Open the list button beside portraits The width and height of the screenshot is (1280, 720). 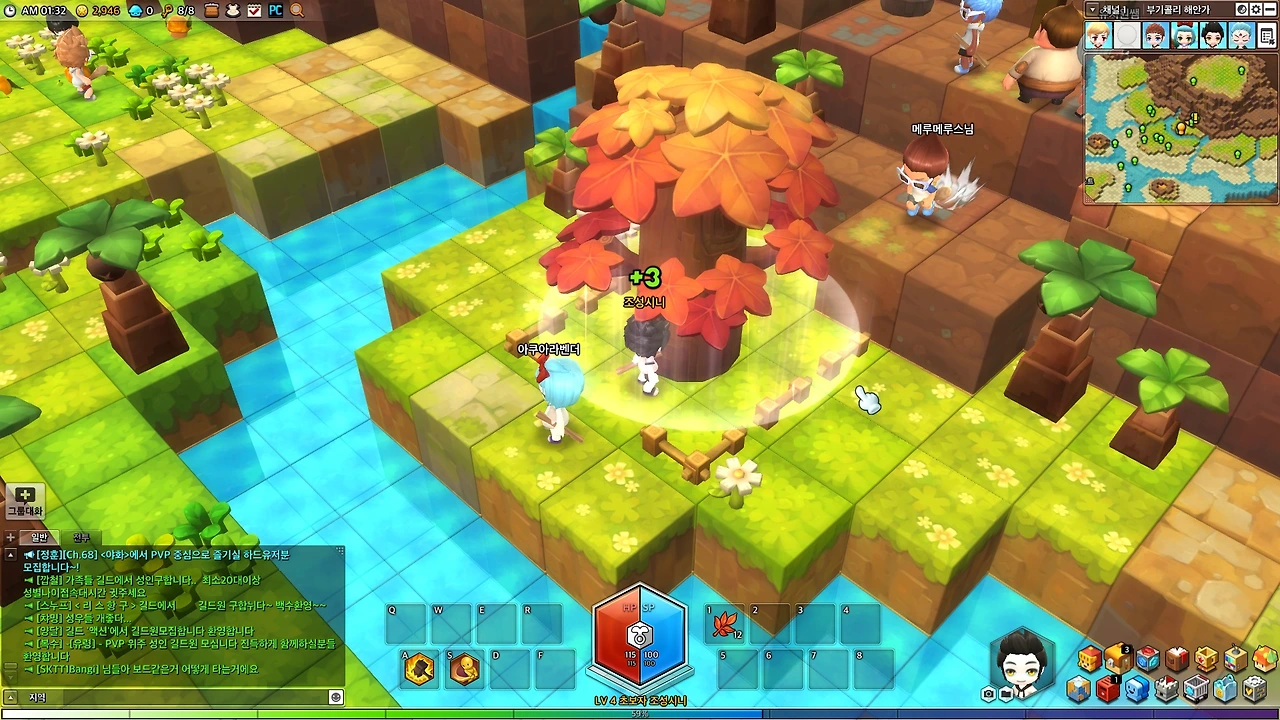tap(1267, 37)
